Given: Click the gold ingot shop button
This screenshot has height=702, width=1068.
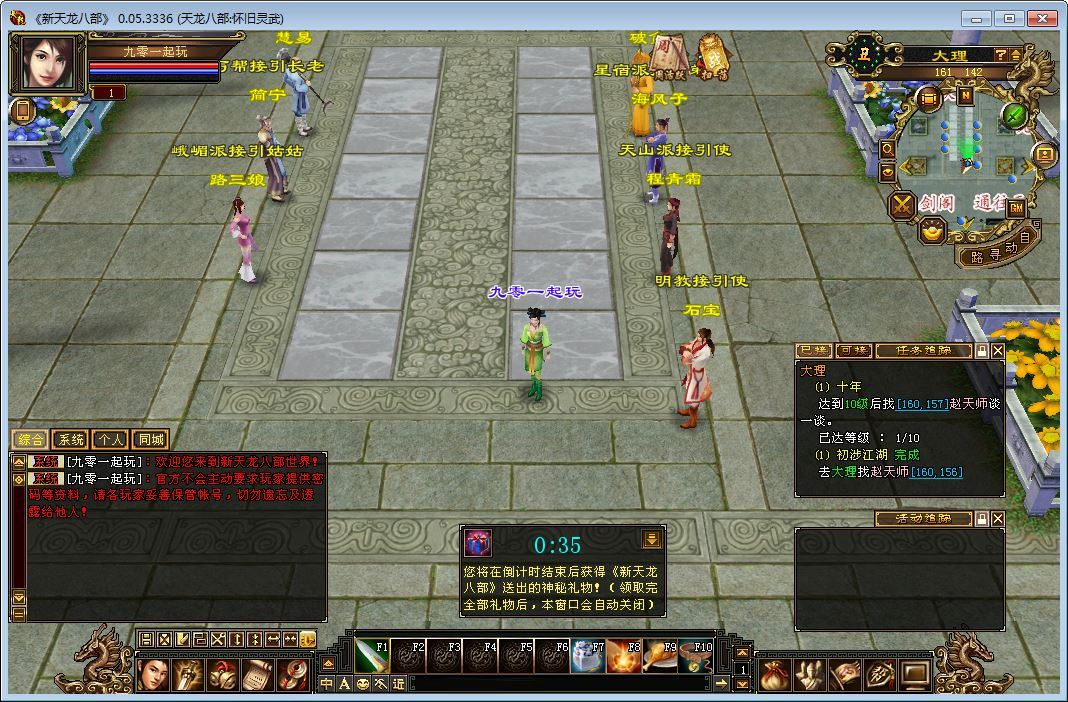Looking at the screenshot, I should click(x=932, y=232).
